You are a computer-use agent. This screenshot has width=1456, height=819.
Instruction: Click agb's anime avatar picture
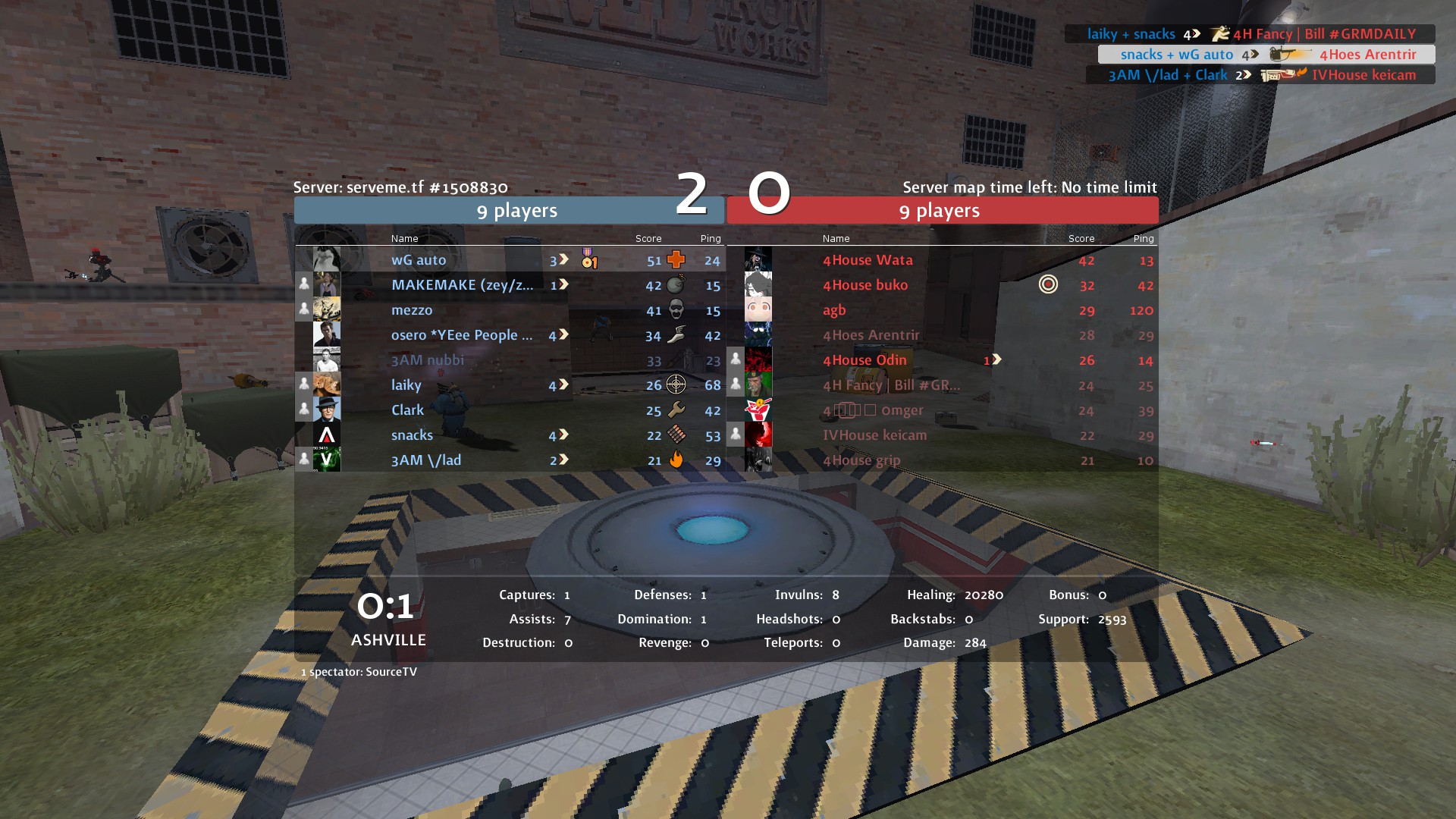758,309
